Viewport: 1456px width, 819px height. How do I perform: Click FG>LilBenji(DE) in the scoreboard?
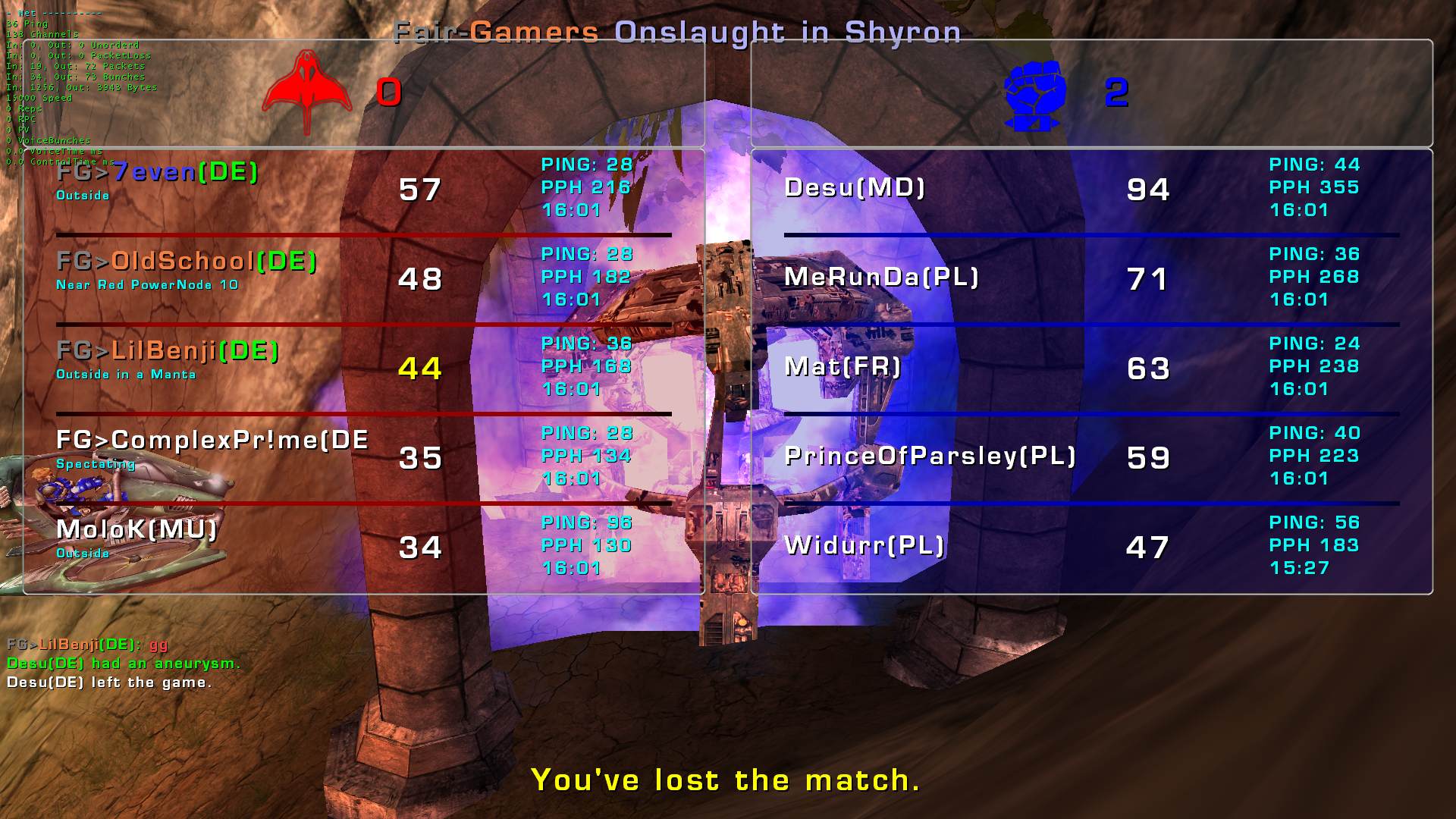click(x=168, y=352)
